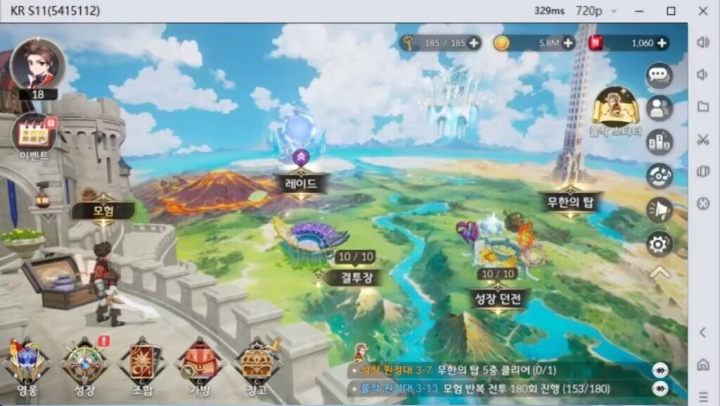Image resolution: width=720 pixels, height=406 pixels.
Task: Enter the 모험 (Adventure) mode
Action: coord(102,210)
